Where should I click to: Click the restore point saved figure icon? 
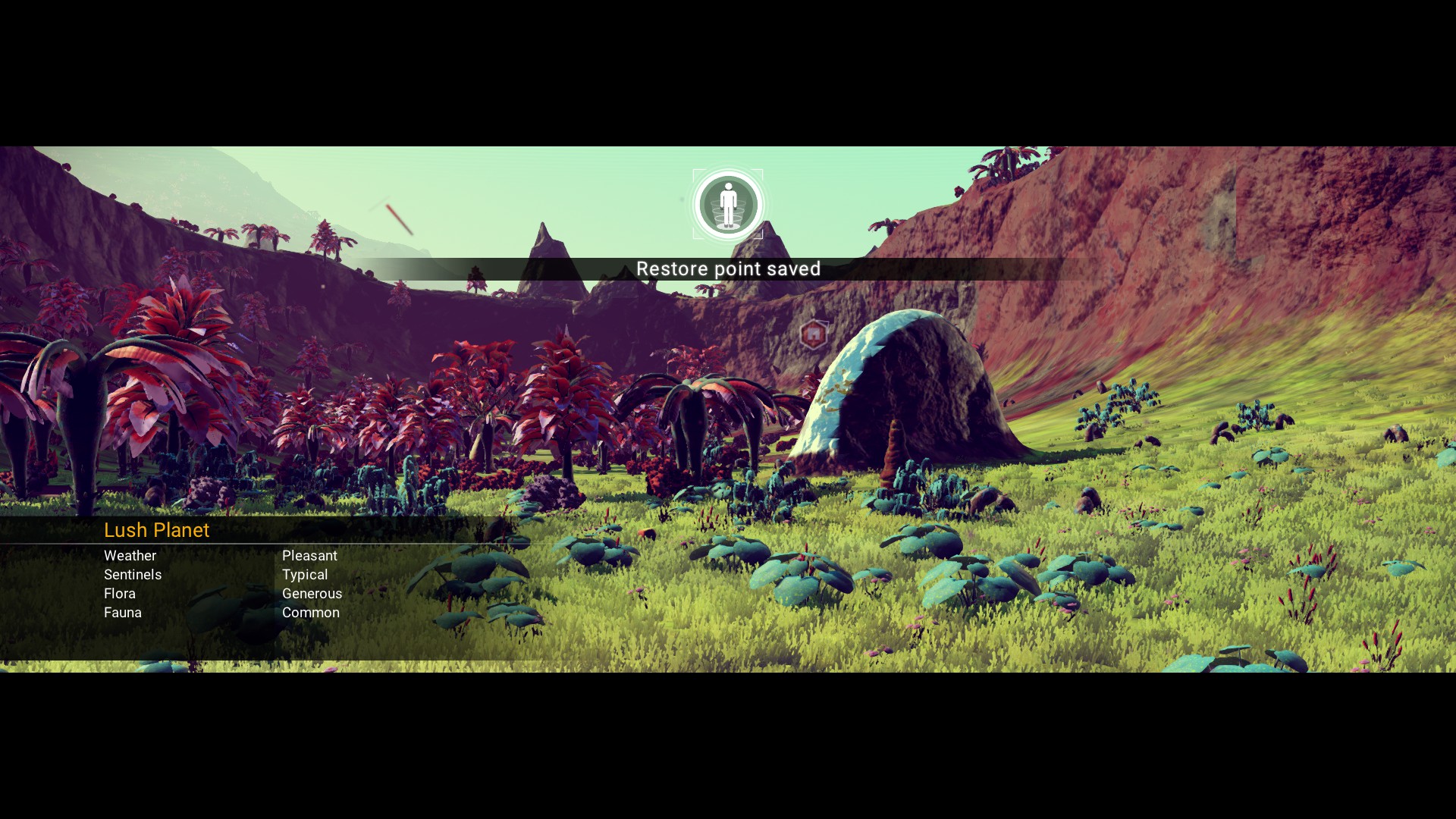tap(728, 204)
